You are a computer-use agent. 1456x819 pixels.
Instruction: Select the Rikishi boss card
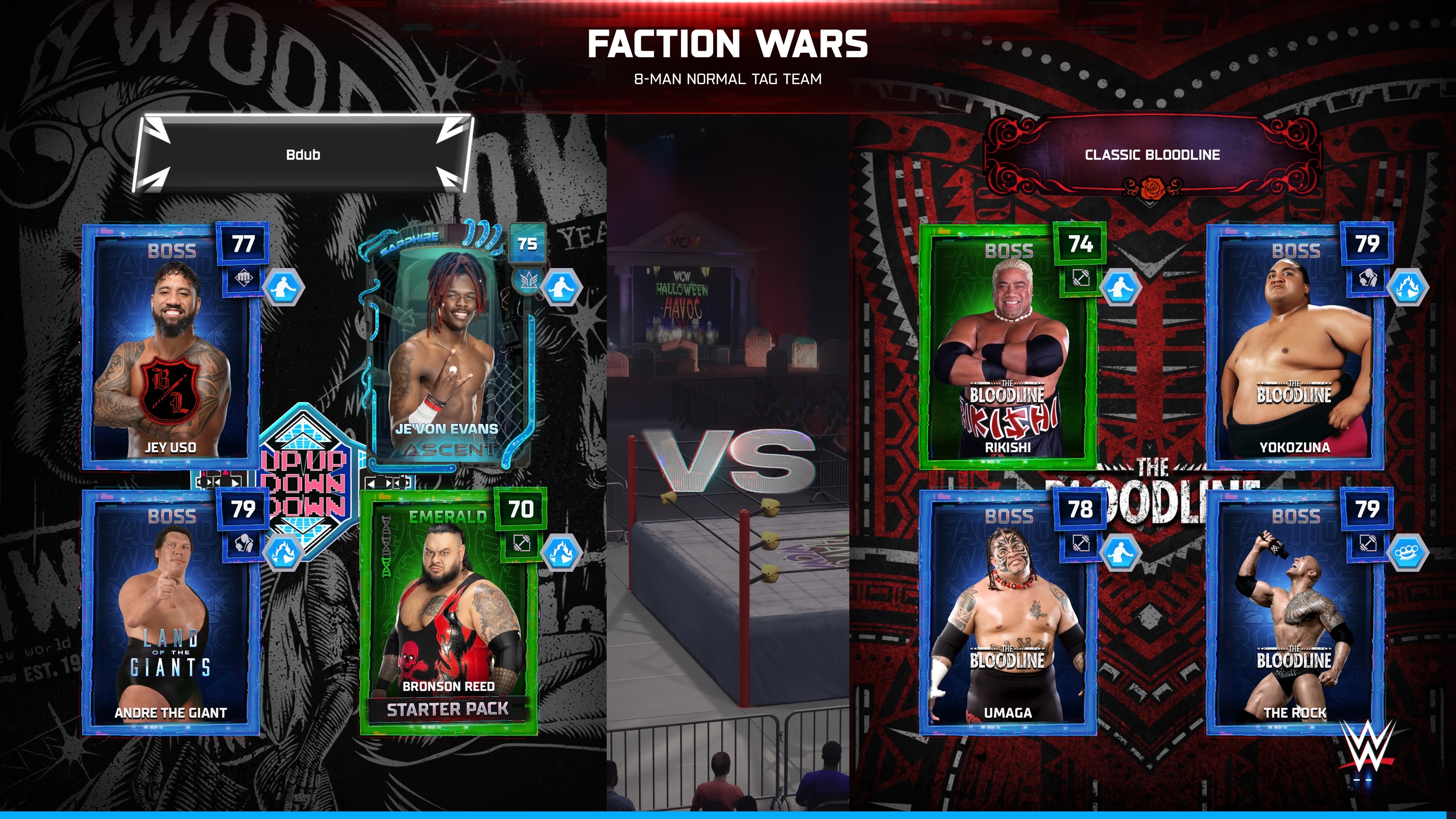click(1008, 348)
